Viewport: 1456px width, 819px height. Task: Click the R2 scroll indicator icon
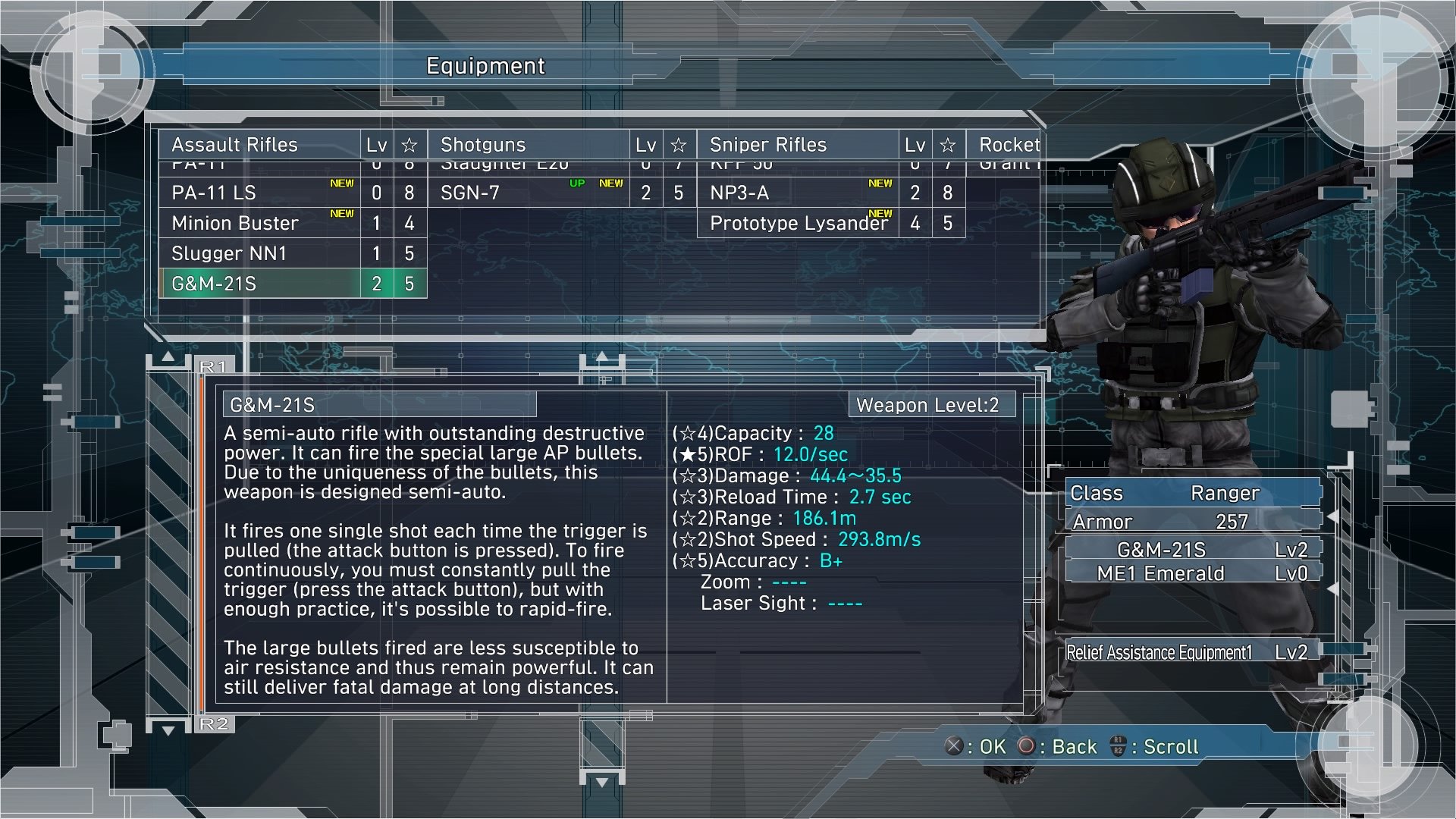click(x=215, y=724)
